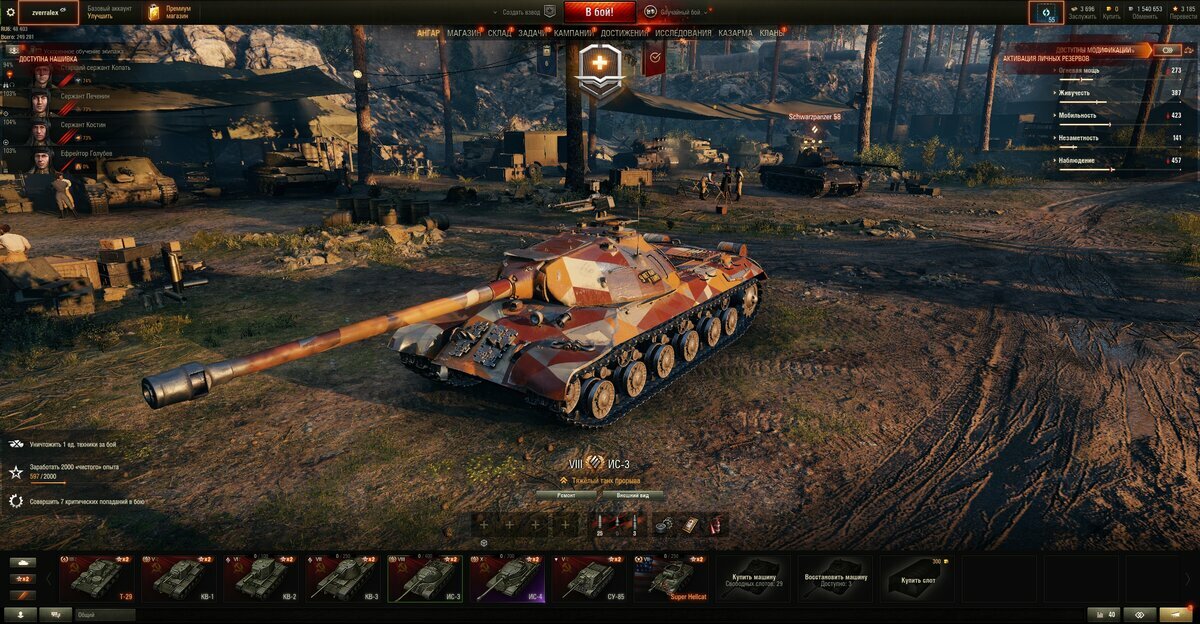Switch to the Казарма tab
1200x624 pixels.
click(x=735, y=33)
